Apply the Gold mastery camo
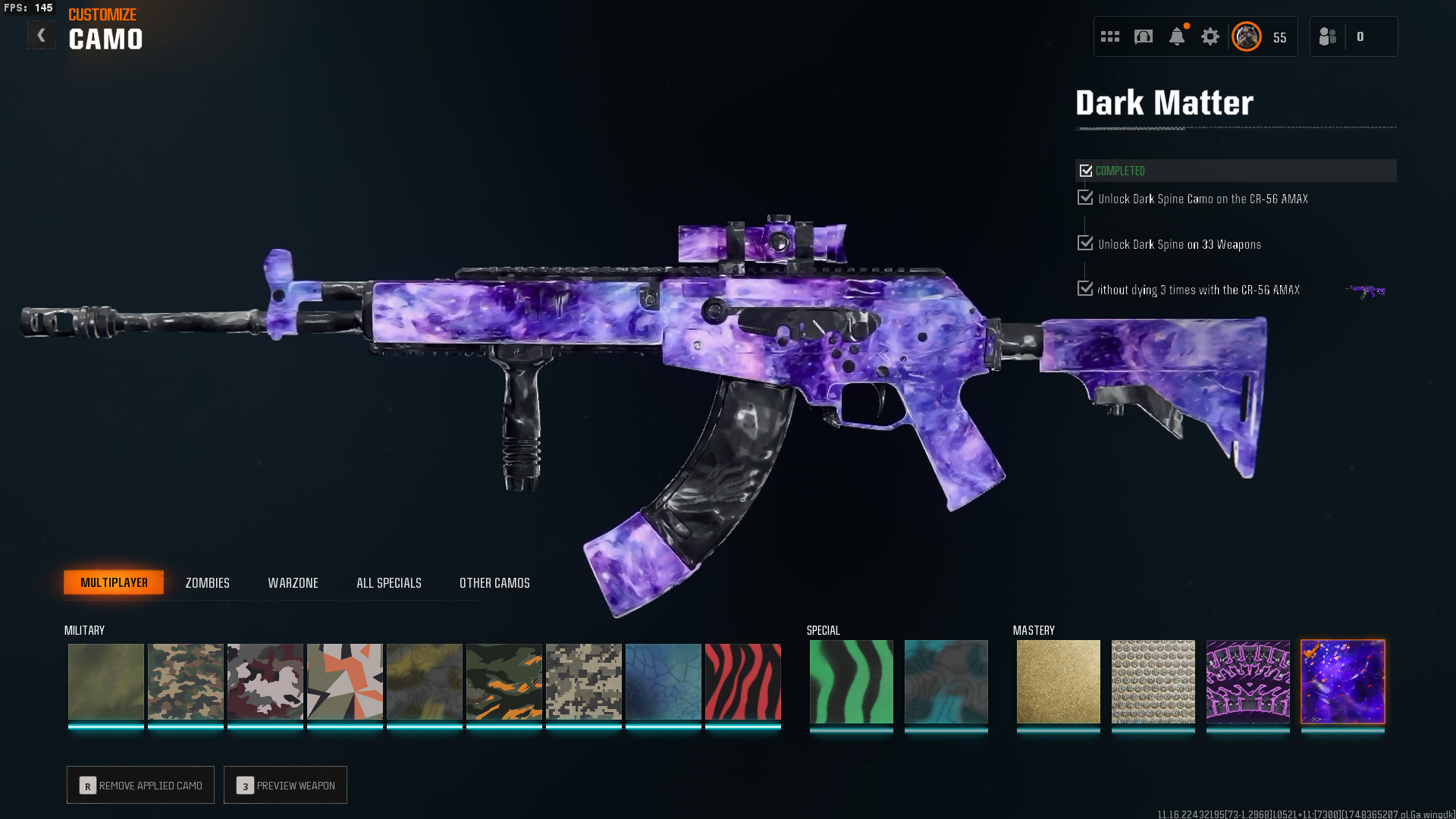Screen dimensions: 1456x819 [x=1058, y=682]
